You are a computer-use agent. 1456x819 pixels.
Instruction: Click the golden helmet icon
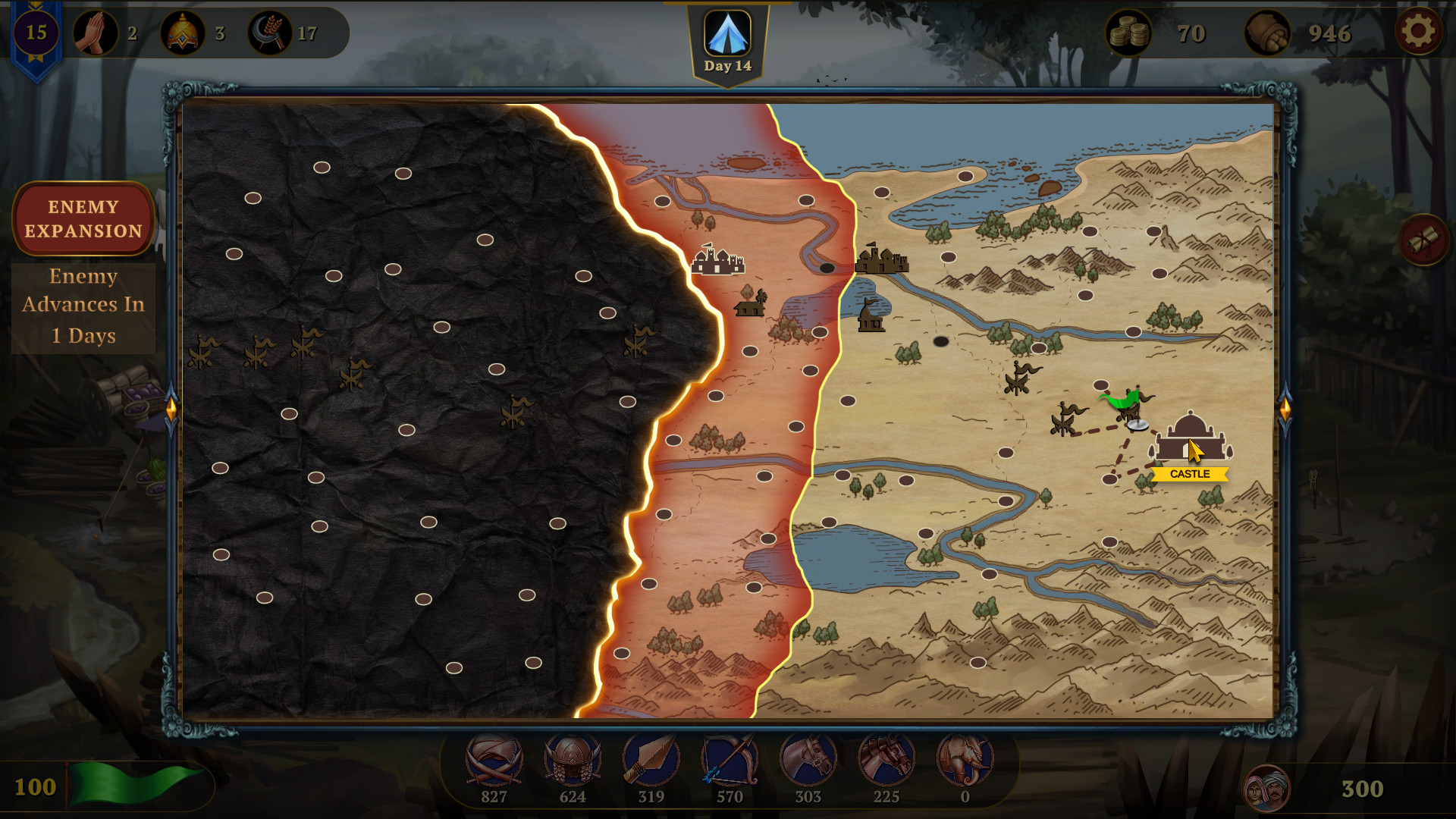pos(183,33)
